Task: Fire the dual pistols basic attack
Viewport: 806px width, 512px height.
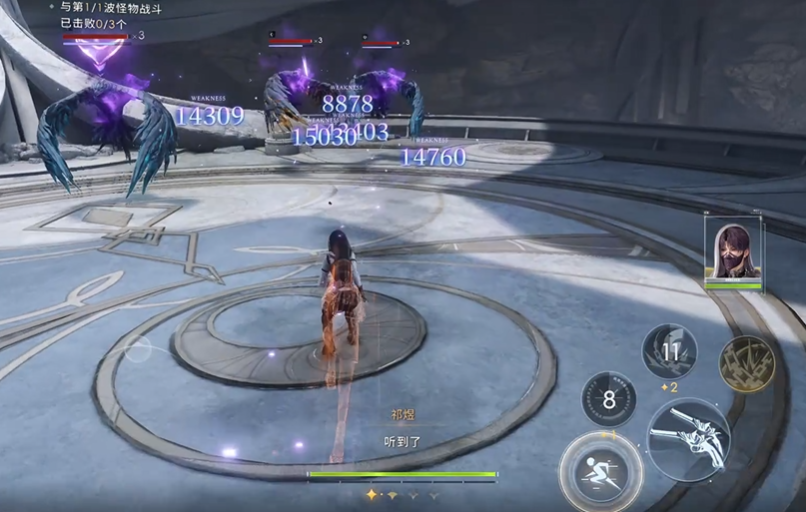Action: point(688,437)
